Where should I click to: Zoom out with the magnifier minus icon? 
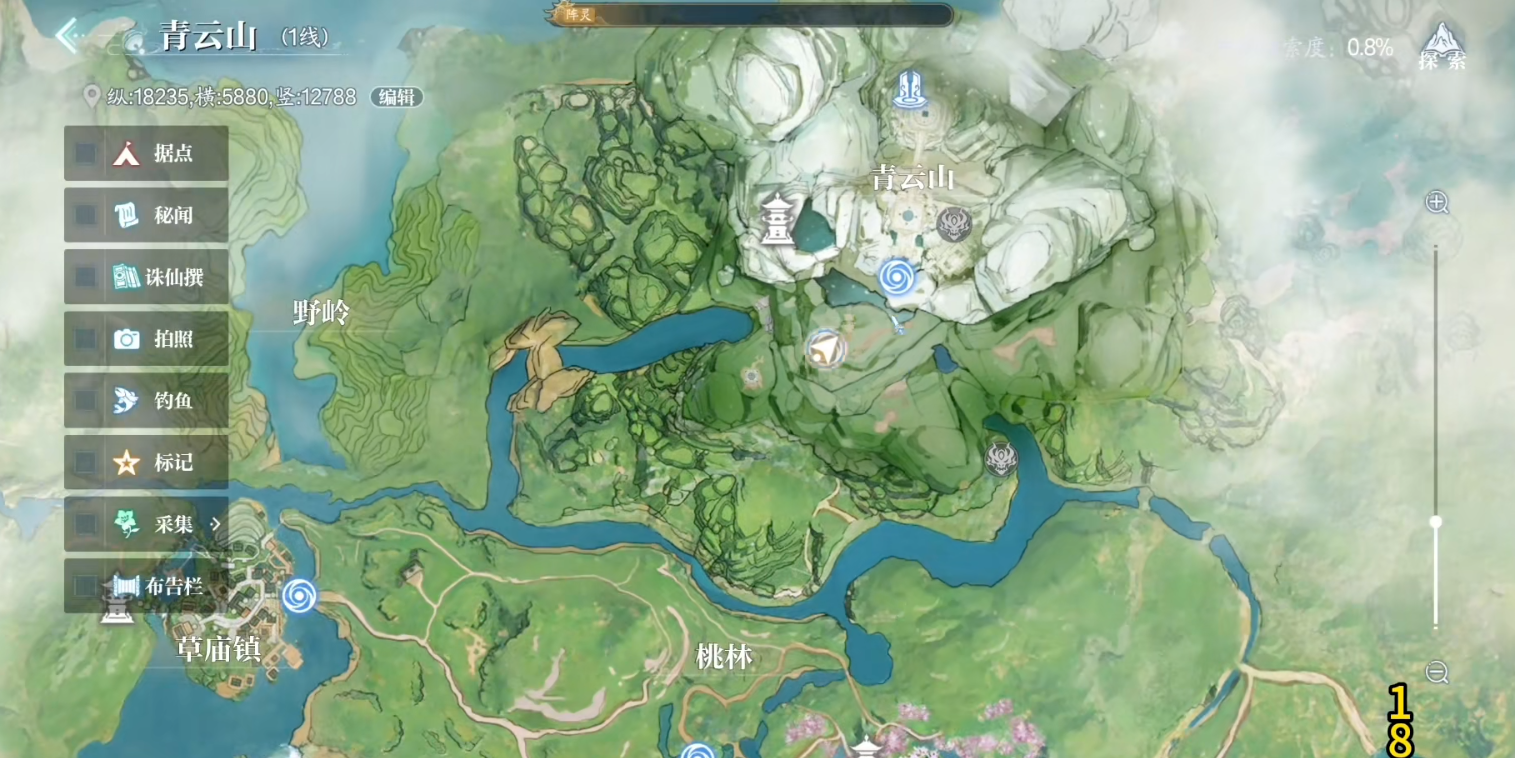click(1437, 672)
